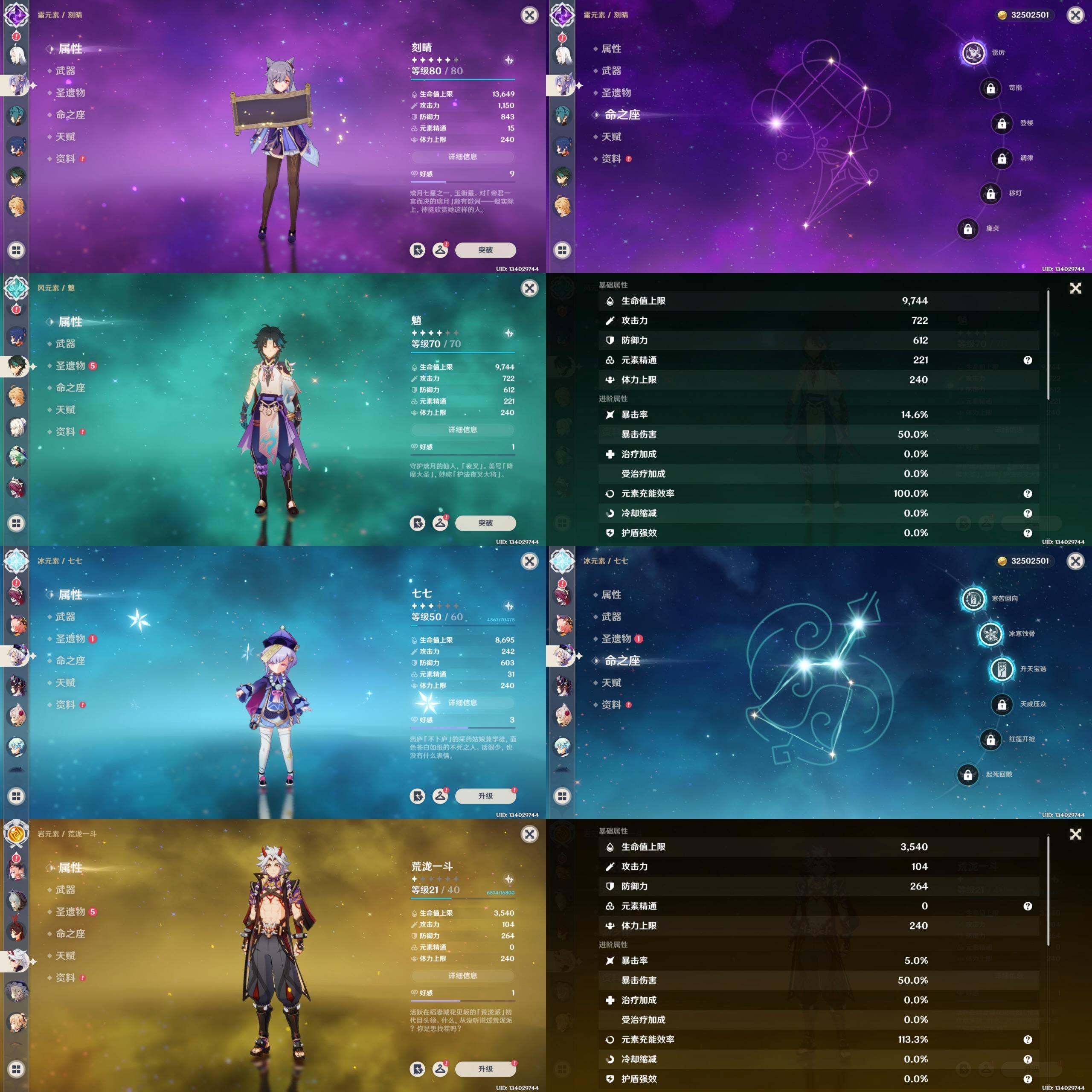Click the locked 移灯 constellation node
This screenshot has width=1092, height=1092.
[990, 193]
